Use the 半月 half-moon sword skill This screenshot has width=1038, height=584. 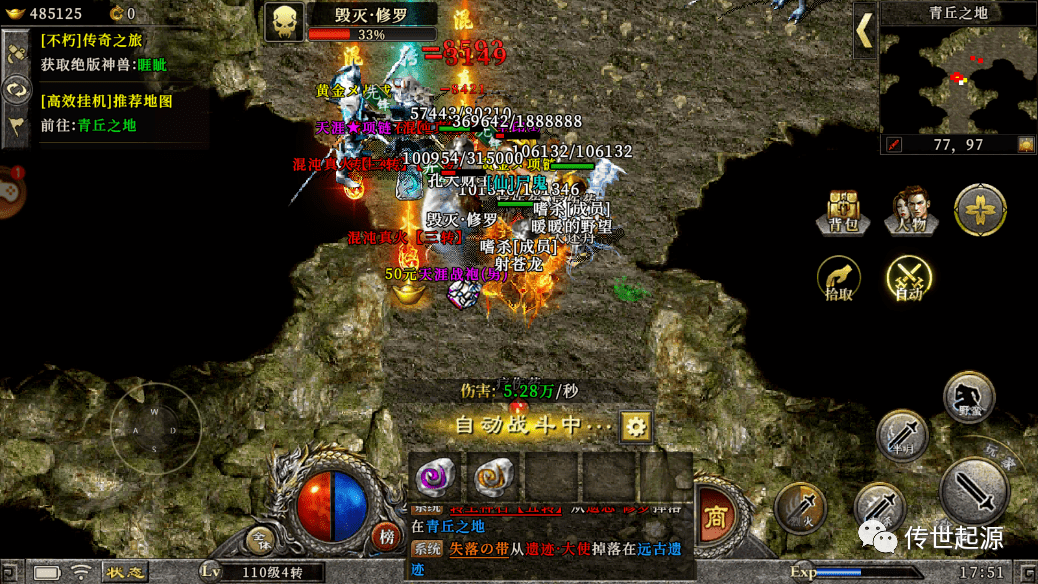902,435
